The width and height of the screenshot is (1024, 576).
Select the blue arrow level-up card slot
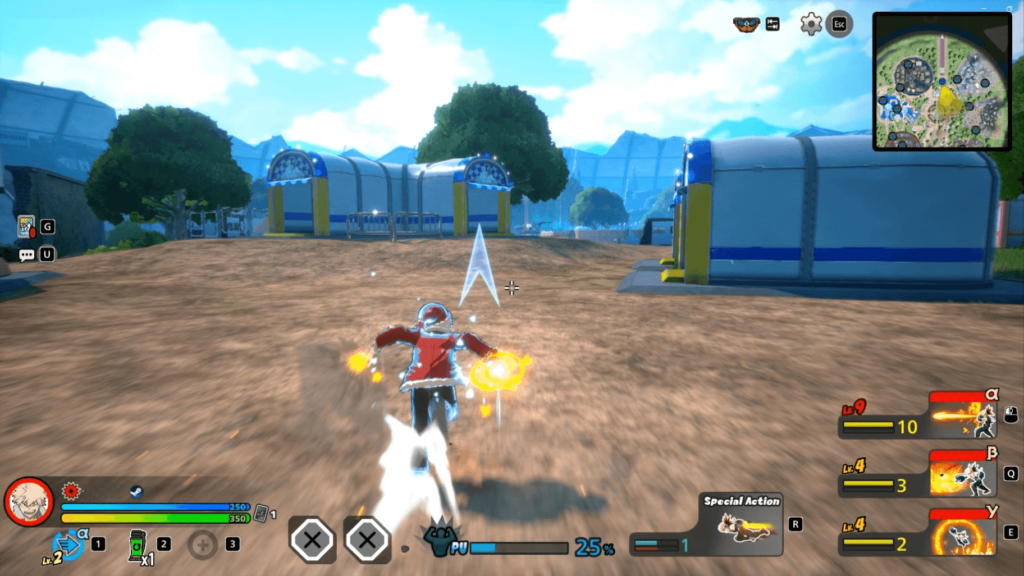(x=70, y=543)
